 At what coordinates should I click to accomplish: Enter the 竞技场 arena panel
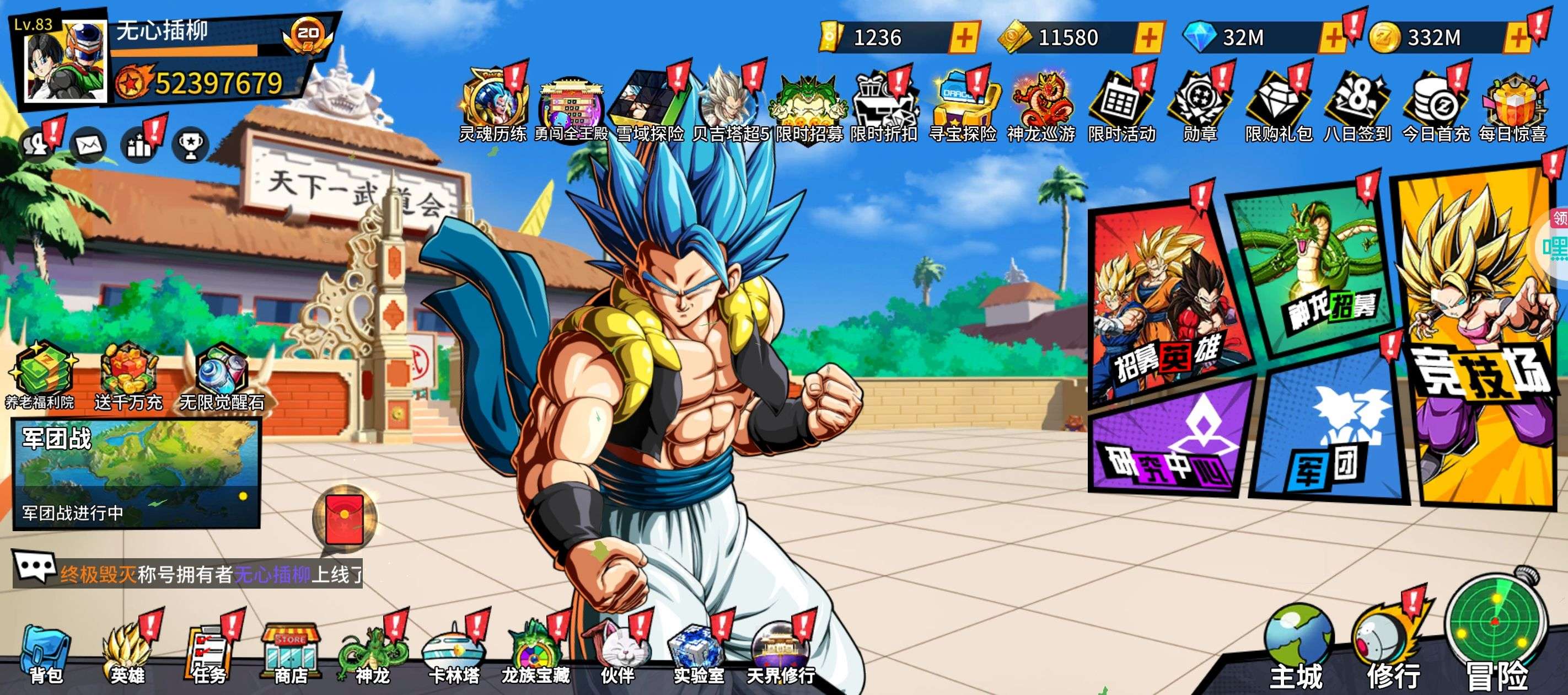pyautogui.click(x=1479, y=341)
